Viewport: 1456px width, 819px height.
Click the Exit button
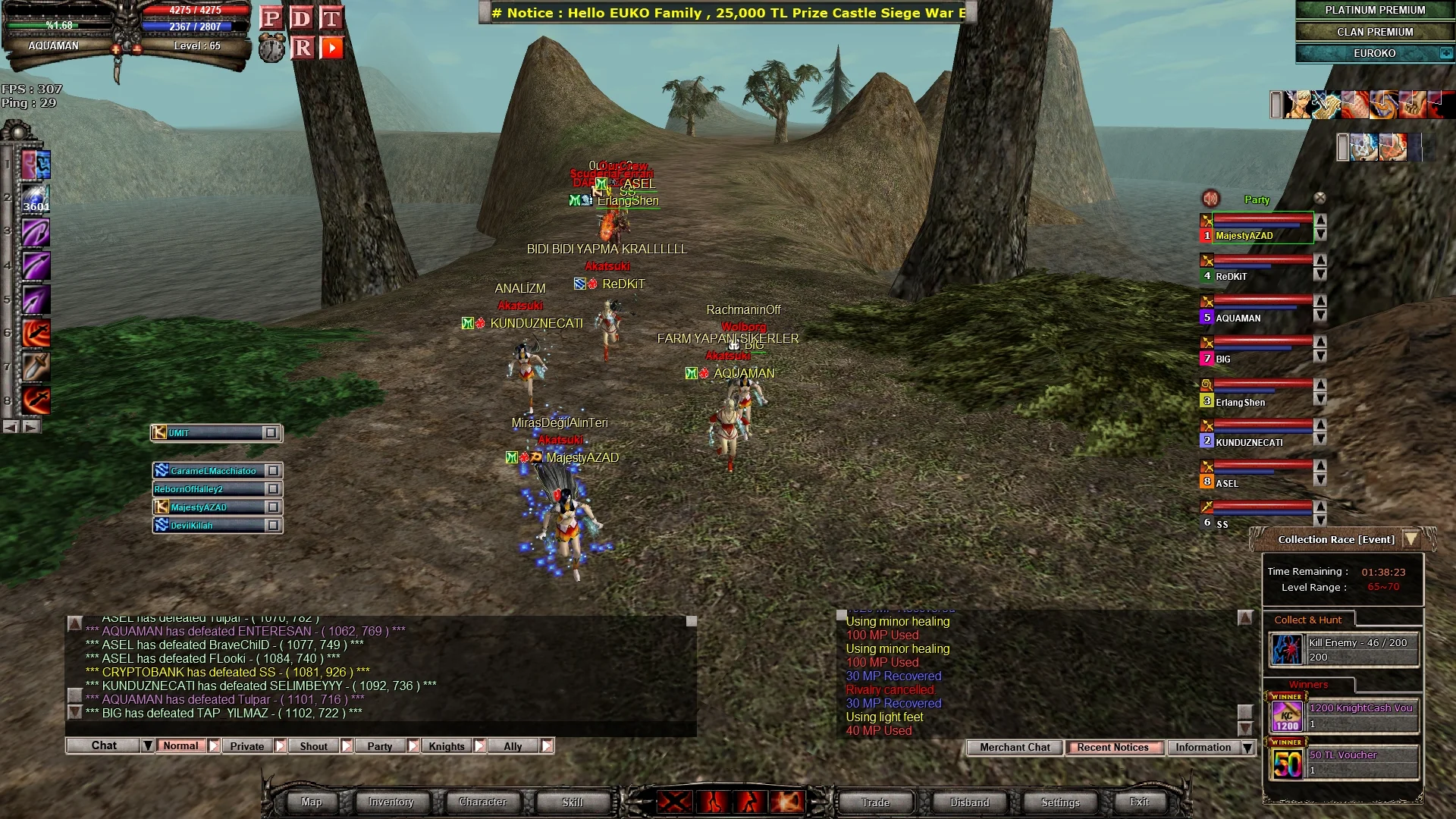(x=1139, y=802)
